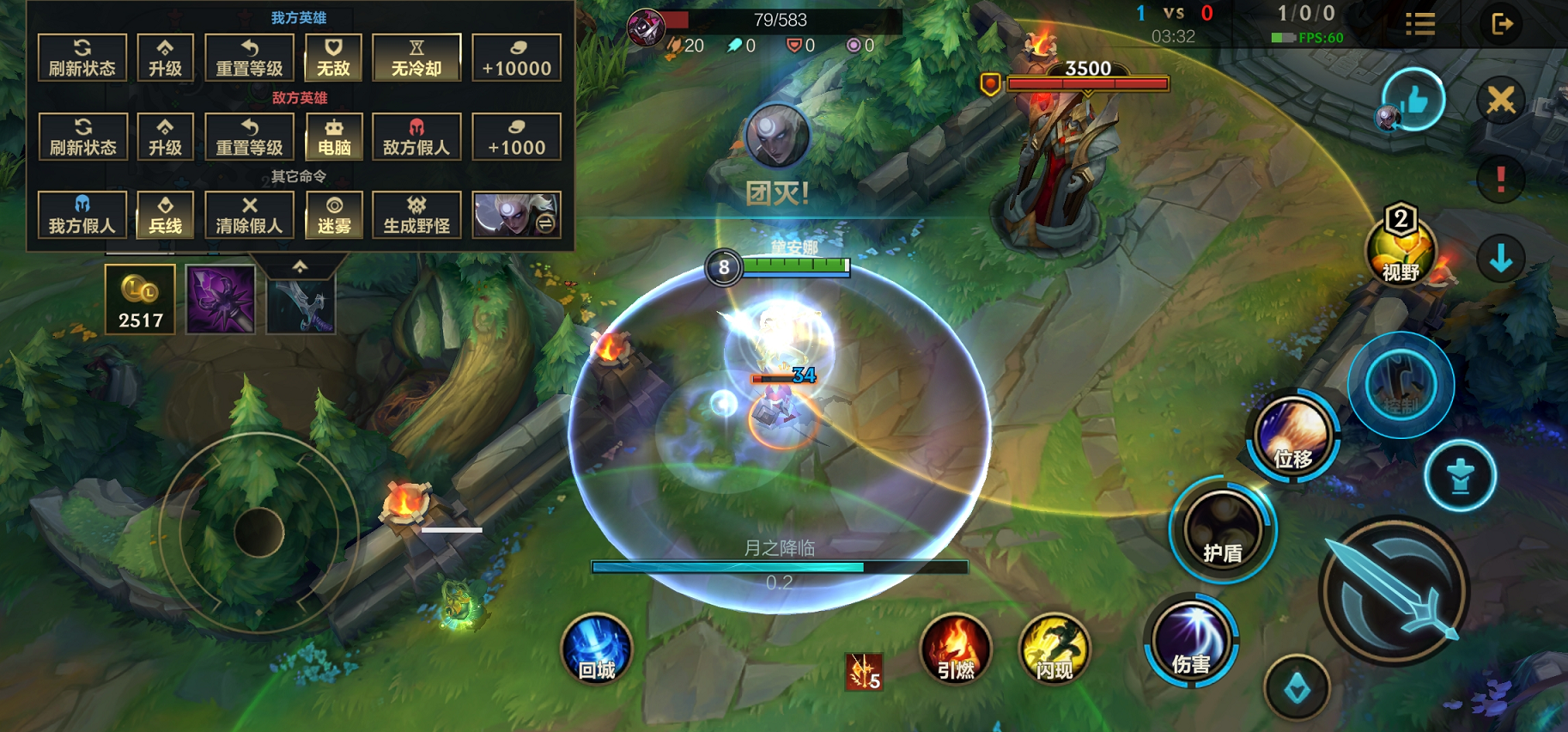Tap the sword basic attack button
1568x732 pixels.
[1393, 591]
